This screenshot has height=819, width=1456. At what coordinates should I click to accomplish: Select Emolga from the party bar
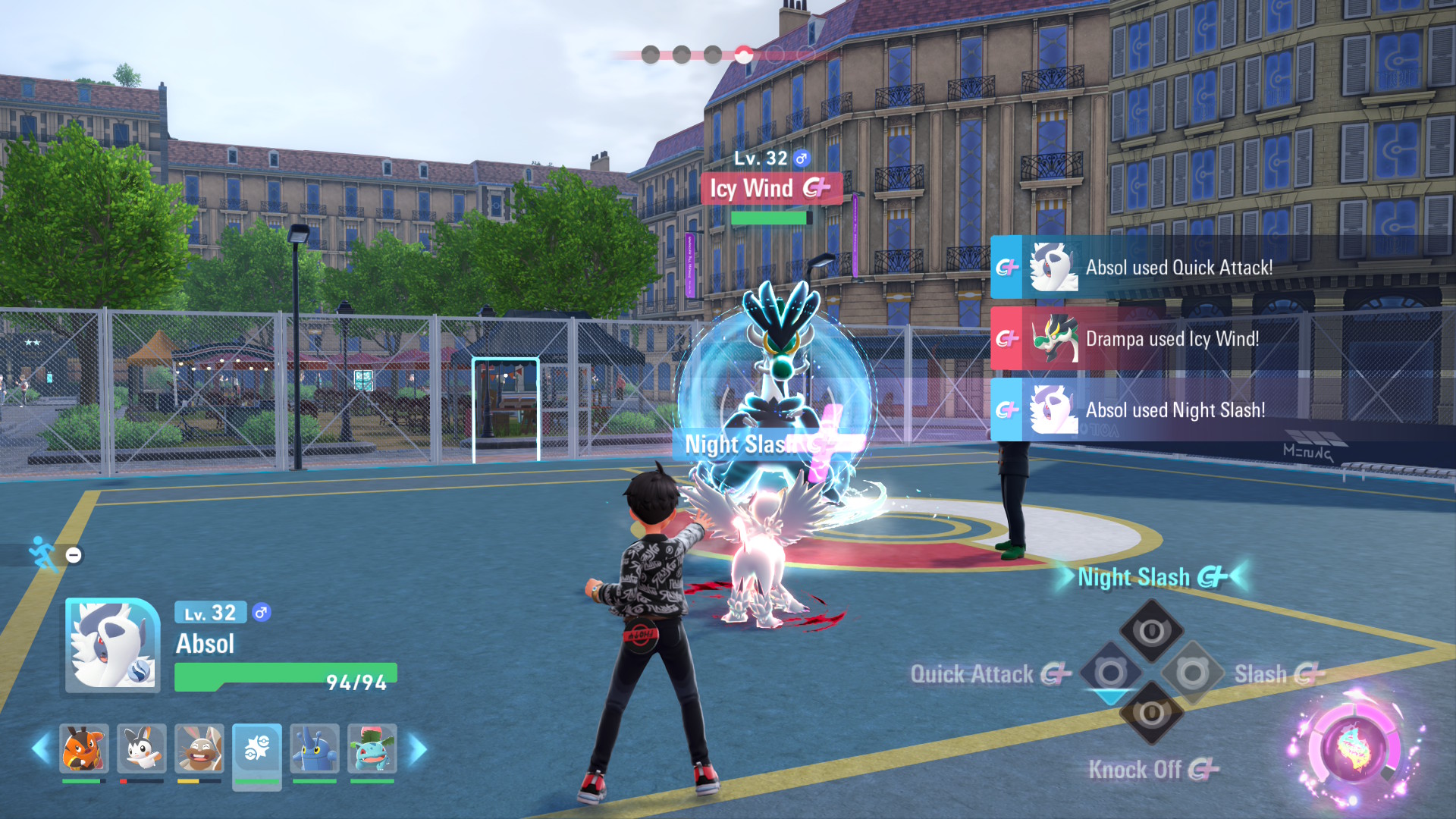(141, 748)
